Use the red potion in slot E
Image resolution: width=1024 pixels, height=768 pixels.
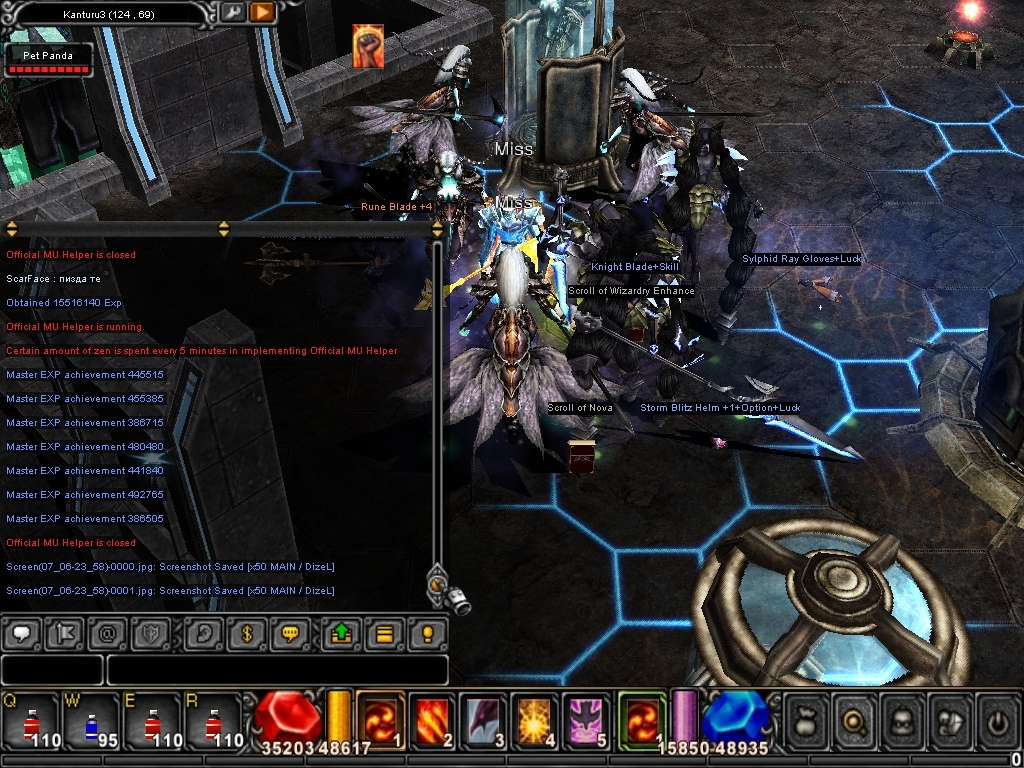[x=150, y=719]
